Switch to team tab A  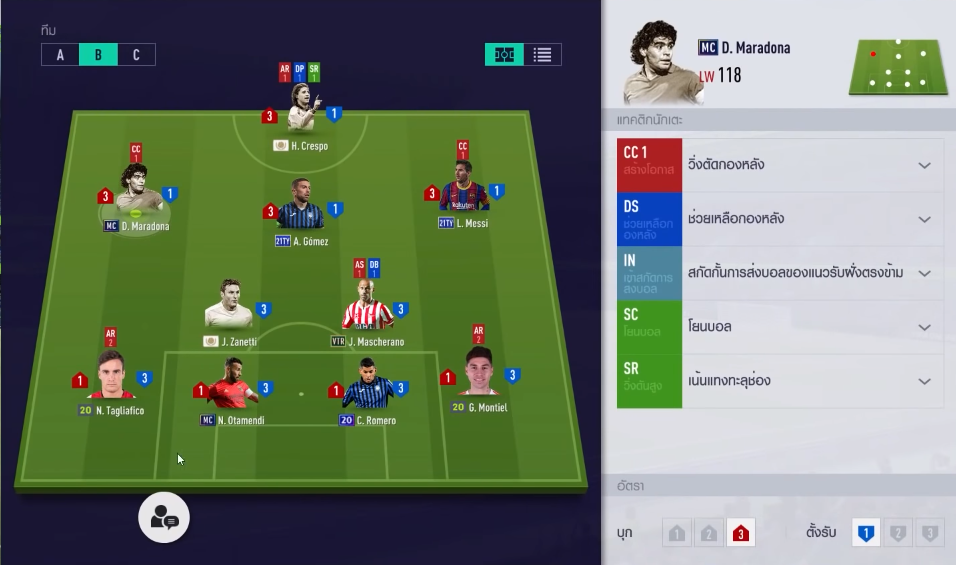click(x=60, y=55)
